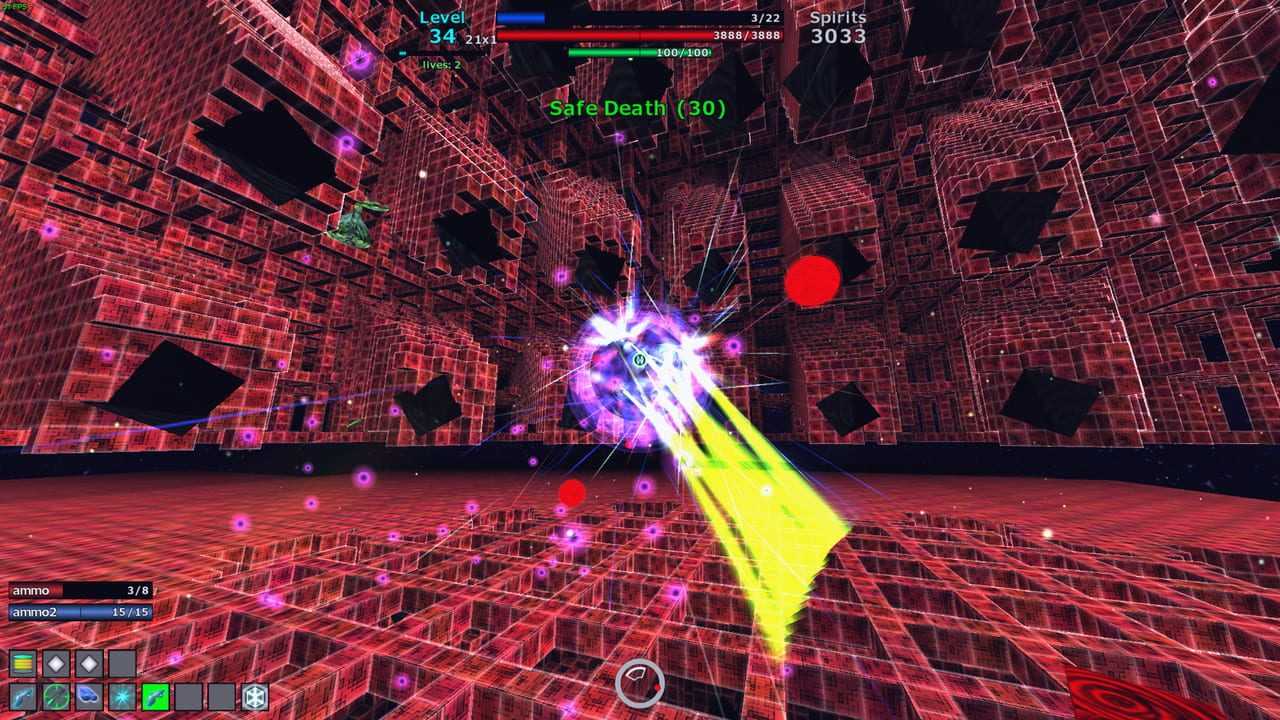The width and height of the screenshot is (1280, 720).
Task: Pick the blue gun on grey background
Action: pos(23,696)
